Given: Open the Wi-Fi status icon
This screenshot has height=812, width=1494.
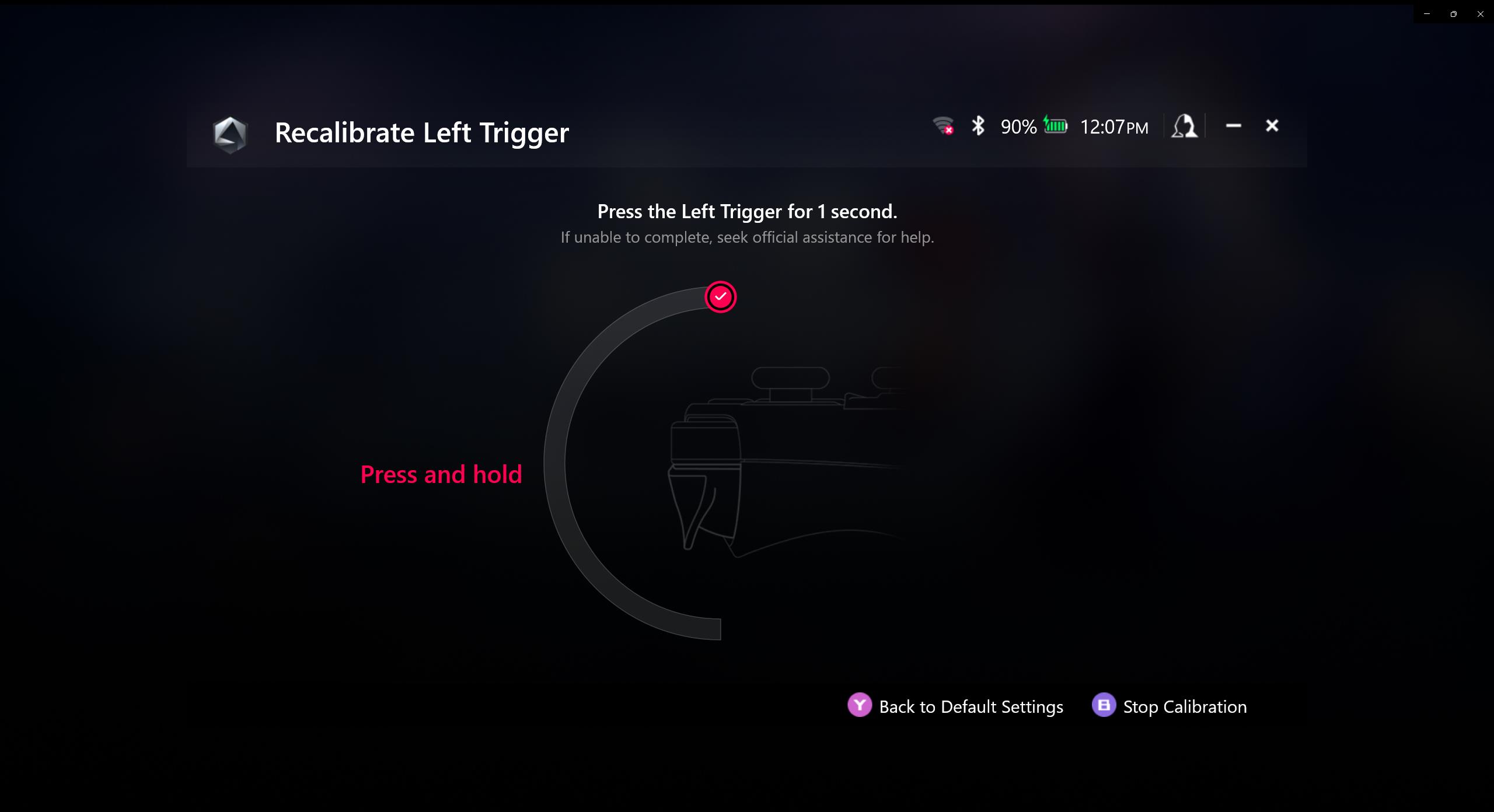Looking at the screenshot, I should (x=943, y=126).
